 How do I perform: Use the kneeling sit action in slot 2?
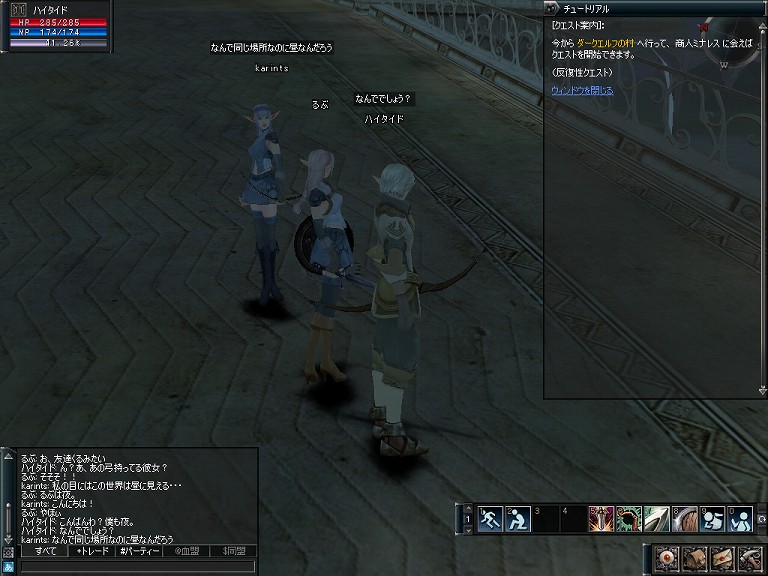tap(517, 519)
